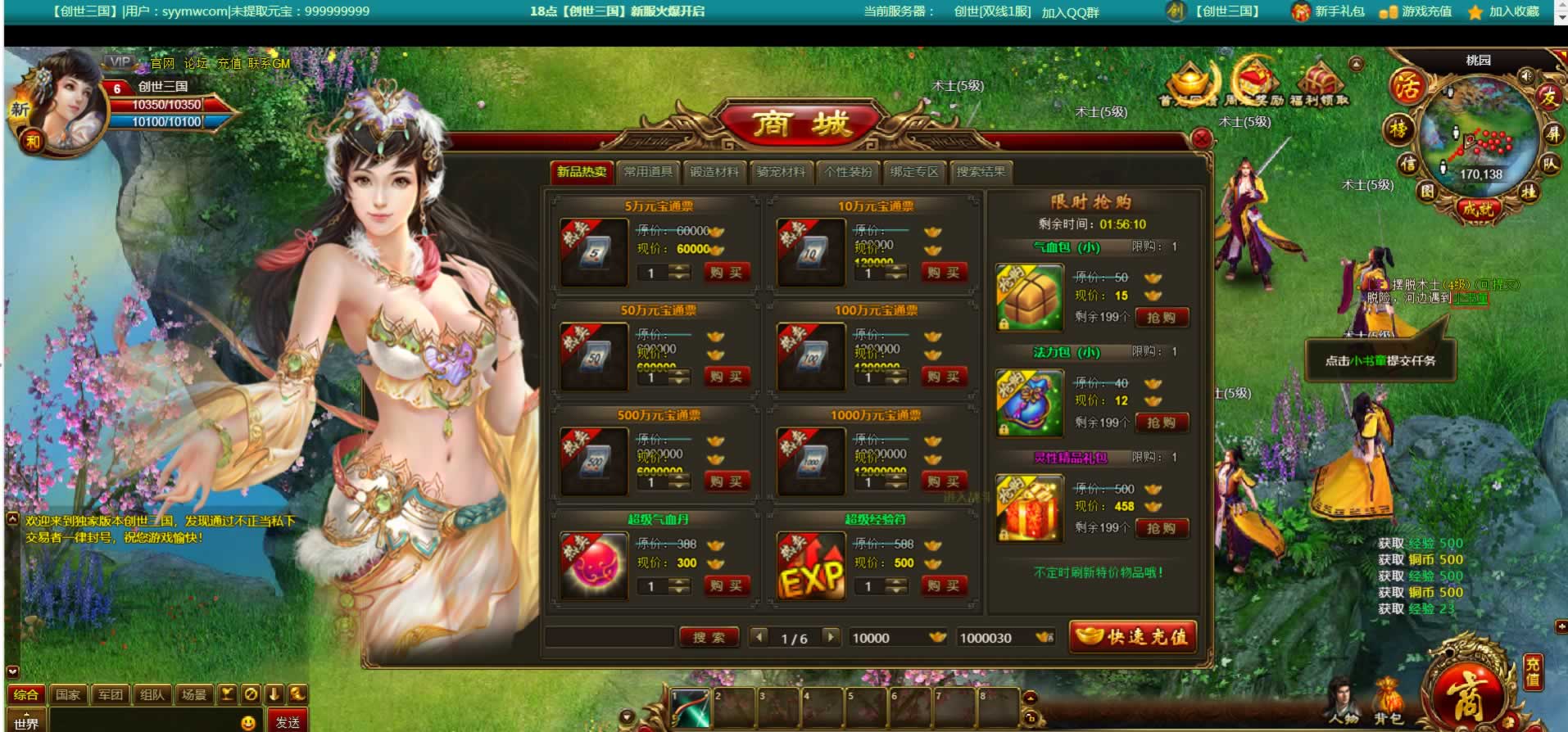Show the 个性装扮 category
The height and width of the screenshot is (732, 1568).
[848, 172]
